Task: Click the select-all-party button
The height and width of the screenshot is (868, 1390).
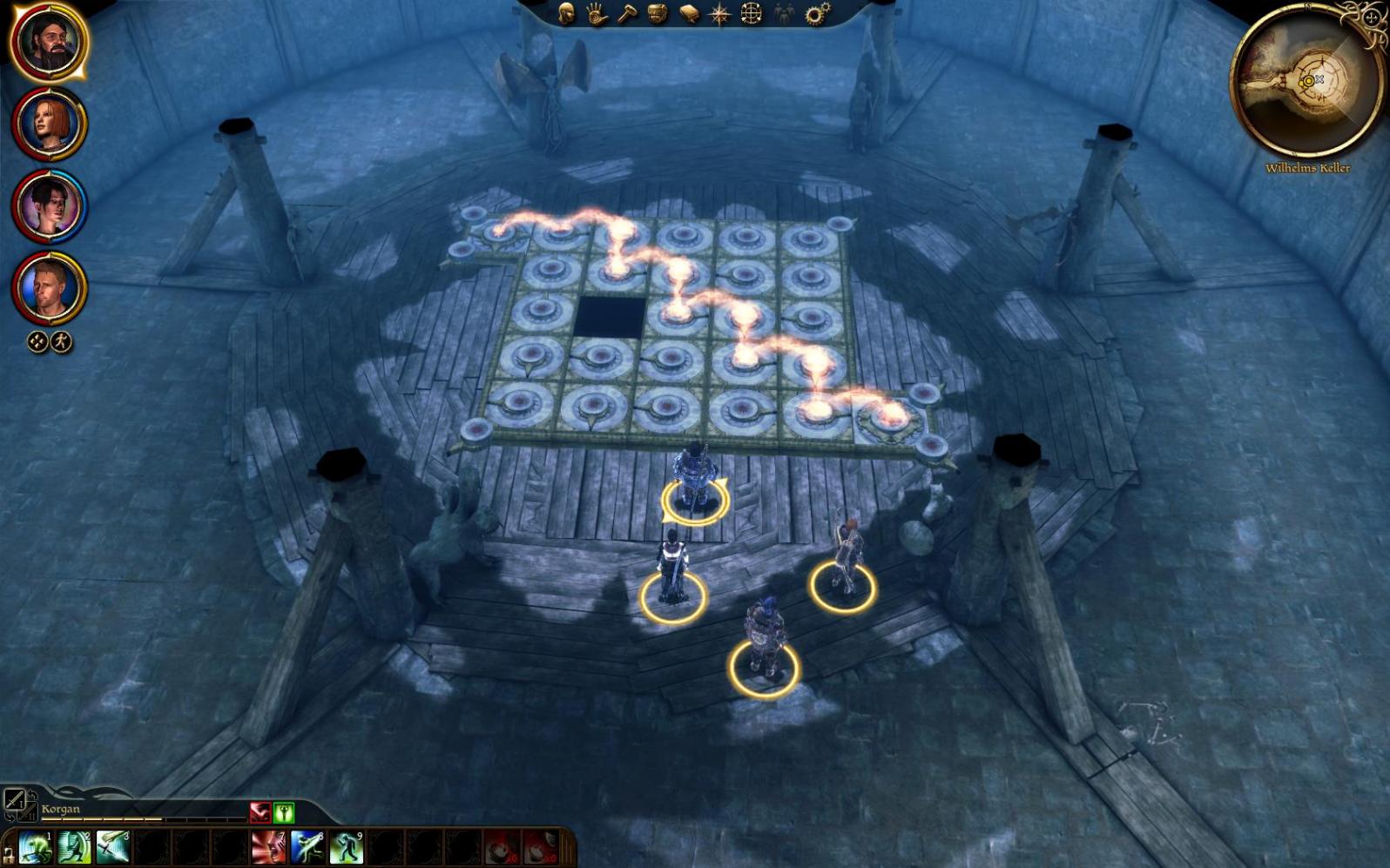Action: pos(37,342)
